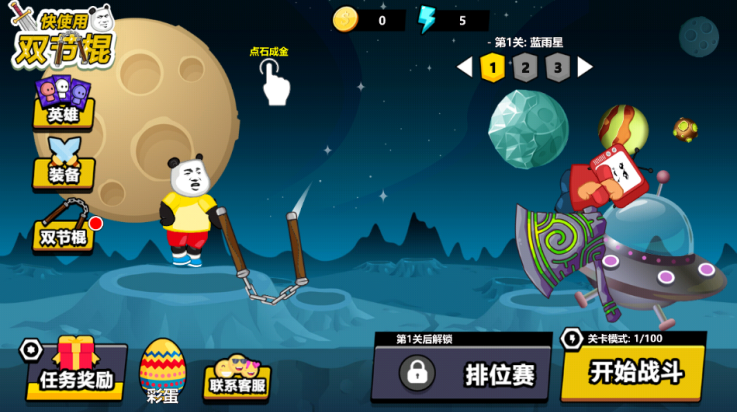Select locked stage 2 hexagon
Screen dimensions: 737x412
point(525,67)
